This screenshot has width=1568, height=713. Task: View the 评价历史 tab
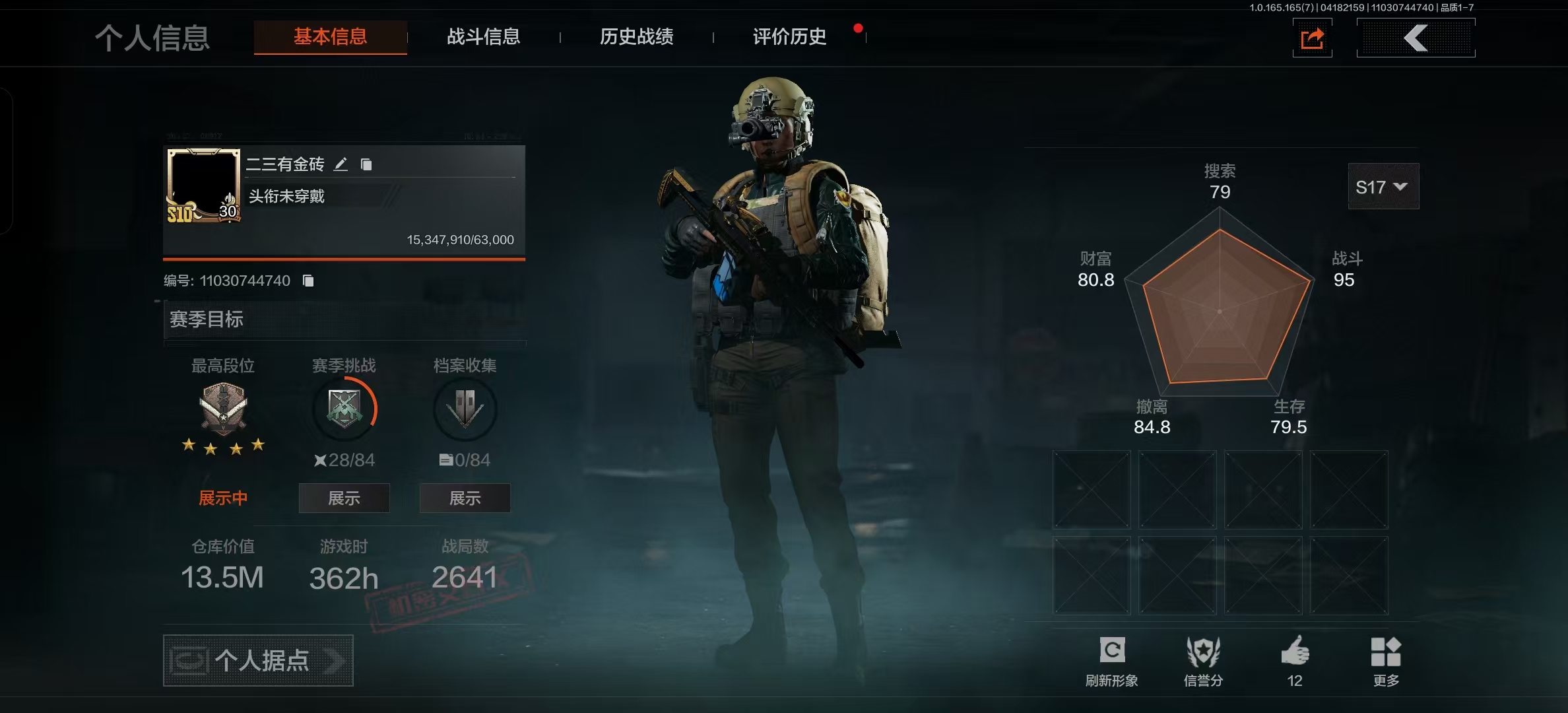pyautogui.click(x=789, y=37)
